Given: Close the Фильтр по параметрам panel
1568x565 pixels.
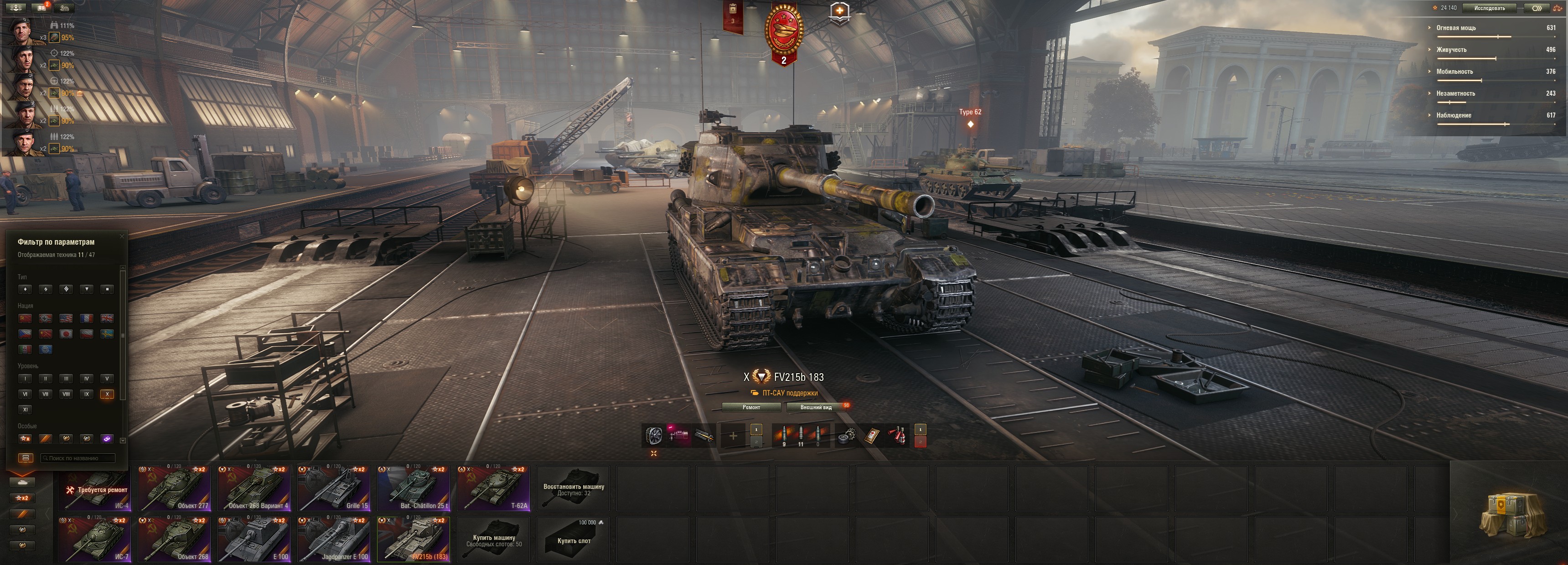Looking at the screenshot, I should (121, 236).
